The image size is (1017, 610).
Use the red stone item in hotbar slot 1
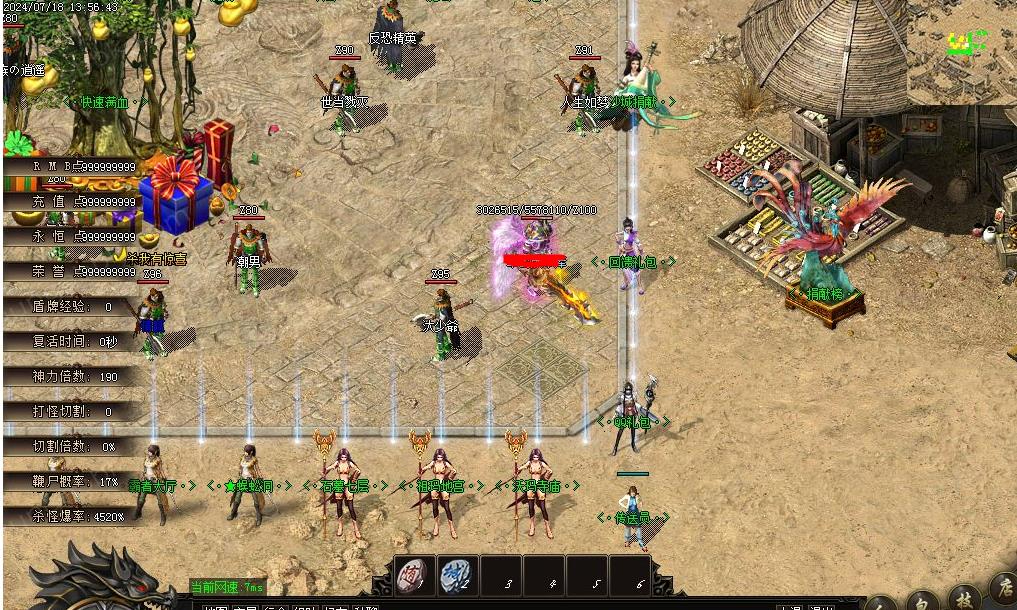pyautogui.click(x=414, y=576)
